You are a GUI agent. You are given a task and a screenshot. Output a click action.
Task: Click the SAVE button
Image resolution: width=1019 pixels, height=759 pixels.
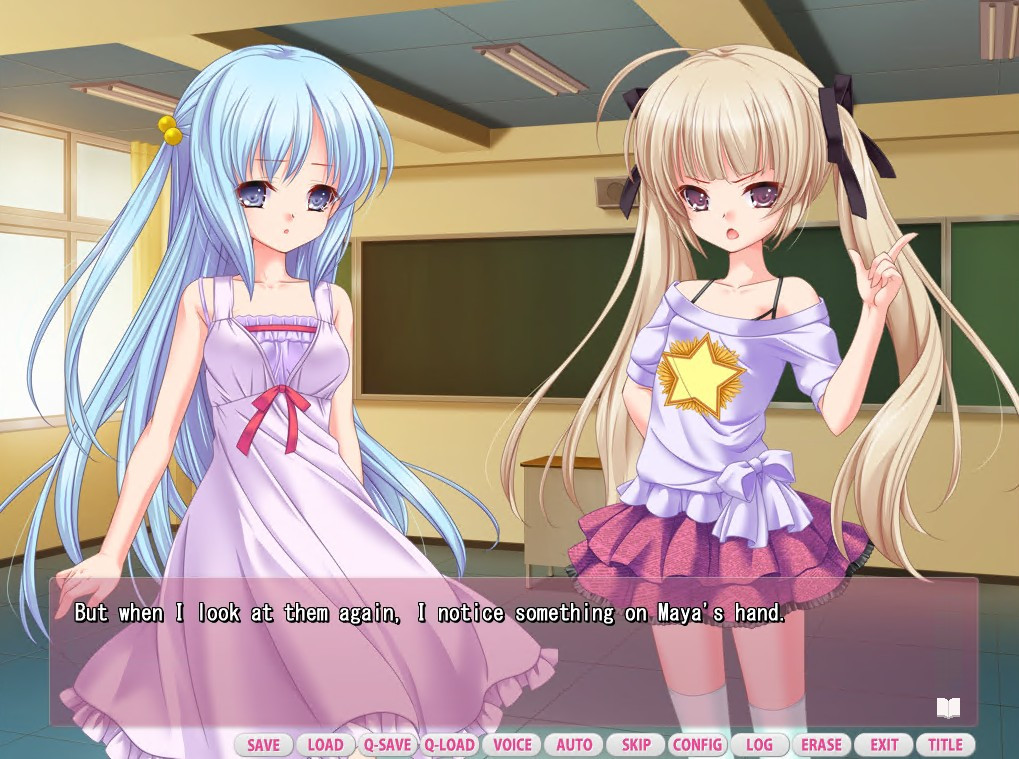264,745
